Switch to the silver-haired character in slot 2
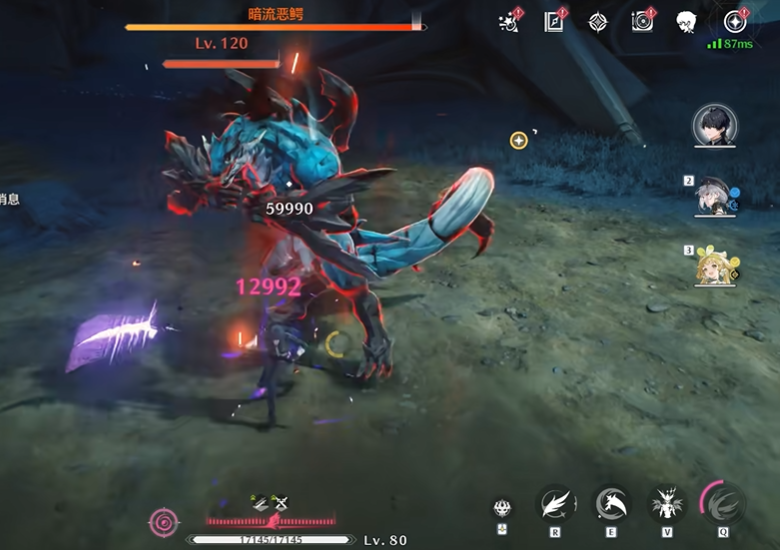This screenshot has height=550, width=780. tap(714, 196)
